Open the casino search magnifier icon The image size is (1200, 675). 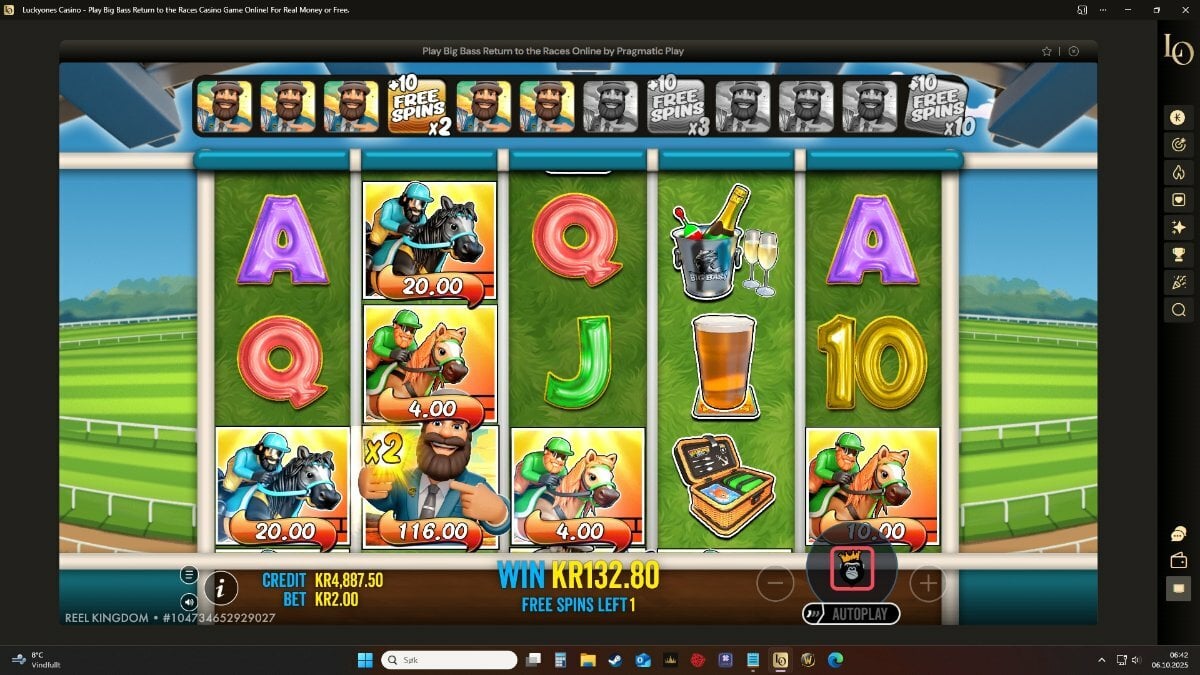[x=1178, y=310]
